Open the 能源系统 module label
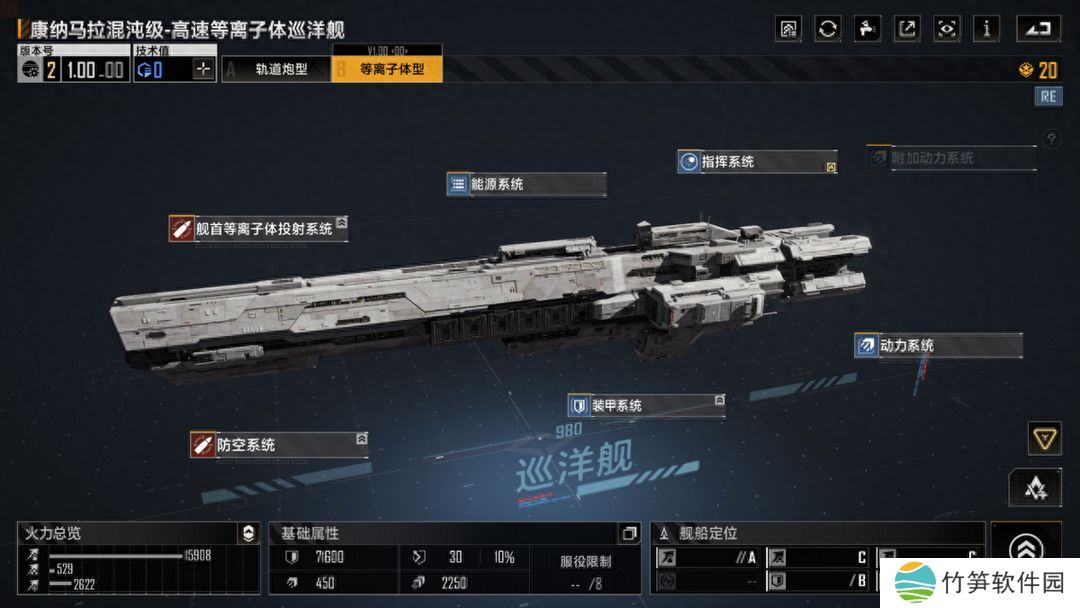This screenshot has width=1080, height=608. (526, 184)
